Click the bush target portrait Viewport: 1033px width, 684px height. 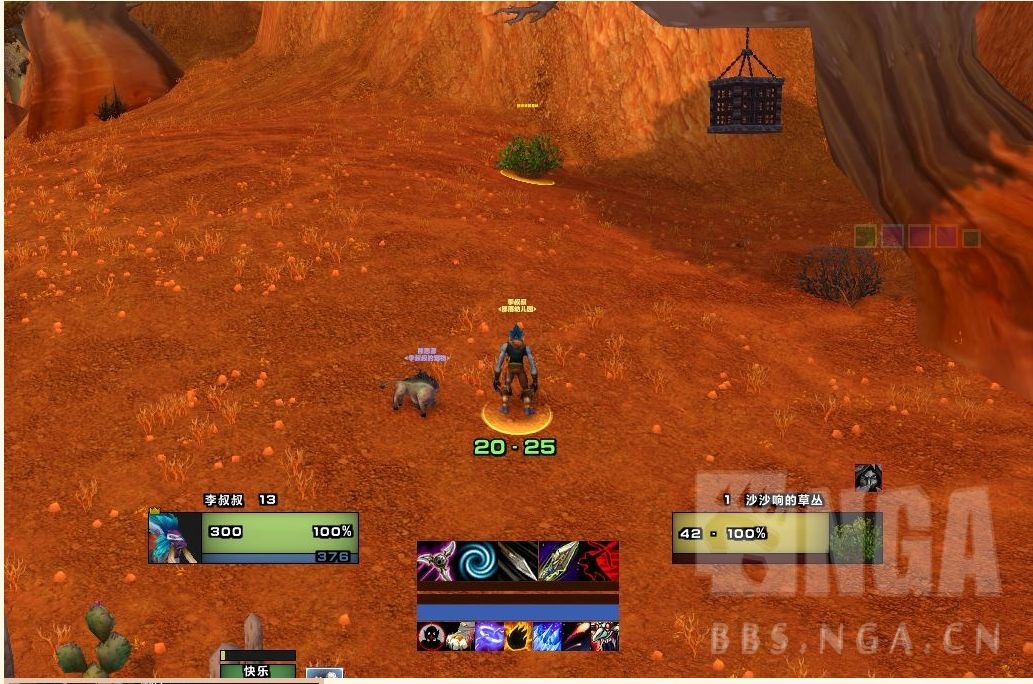[x=854, y=538]
